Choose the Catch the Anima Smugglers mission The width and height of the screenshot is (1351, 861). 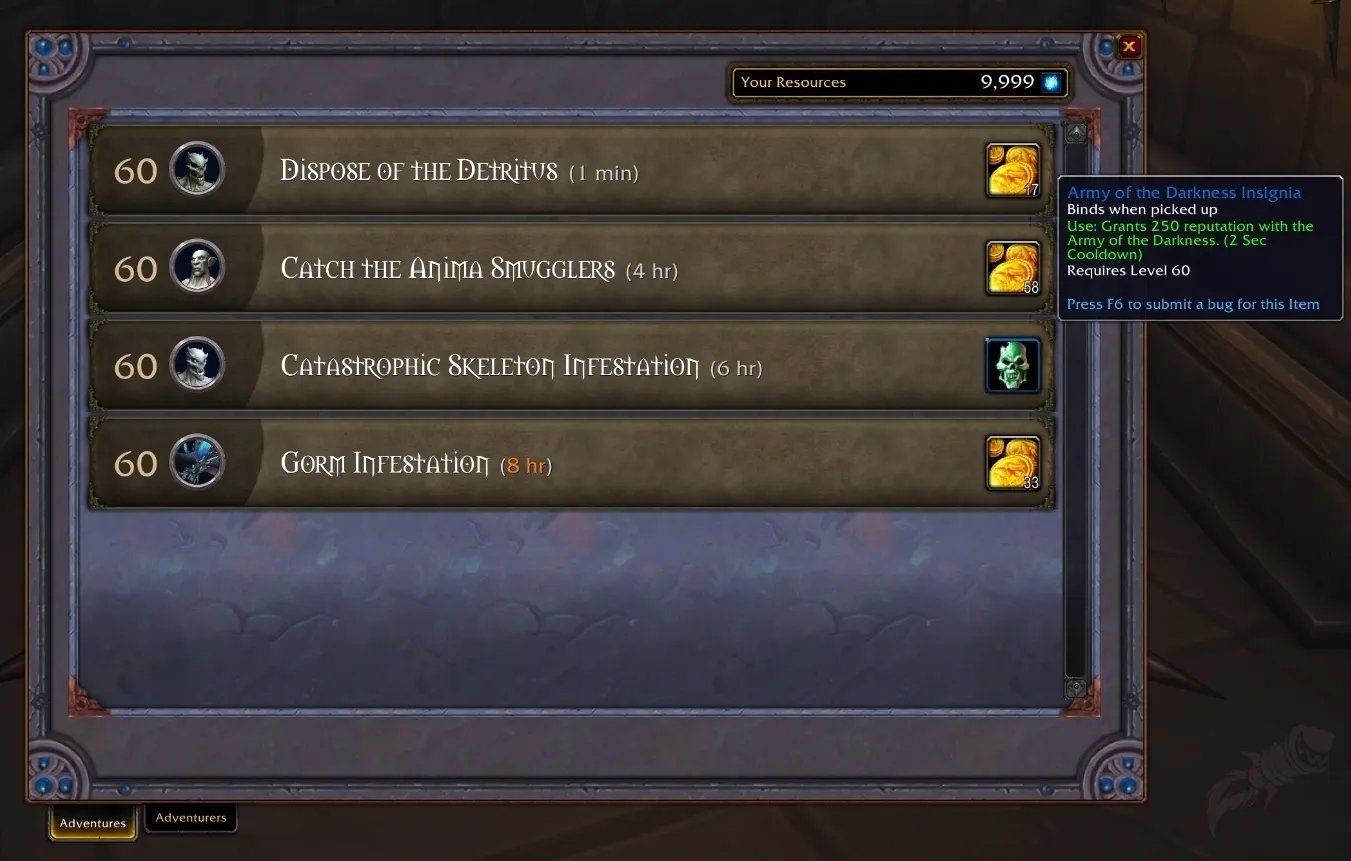click(x=570, y=269)
